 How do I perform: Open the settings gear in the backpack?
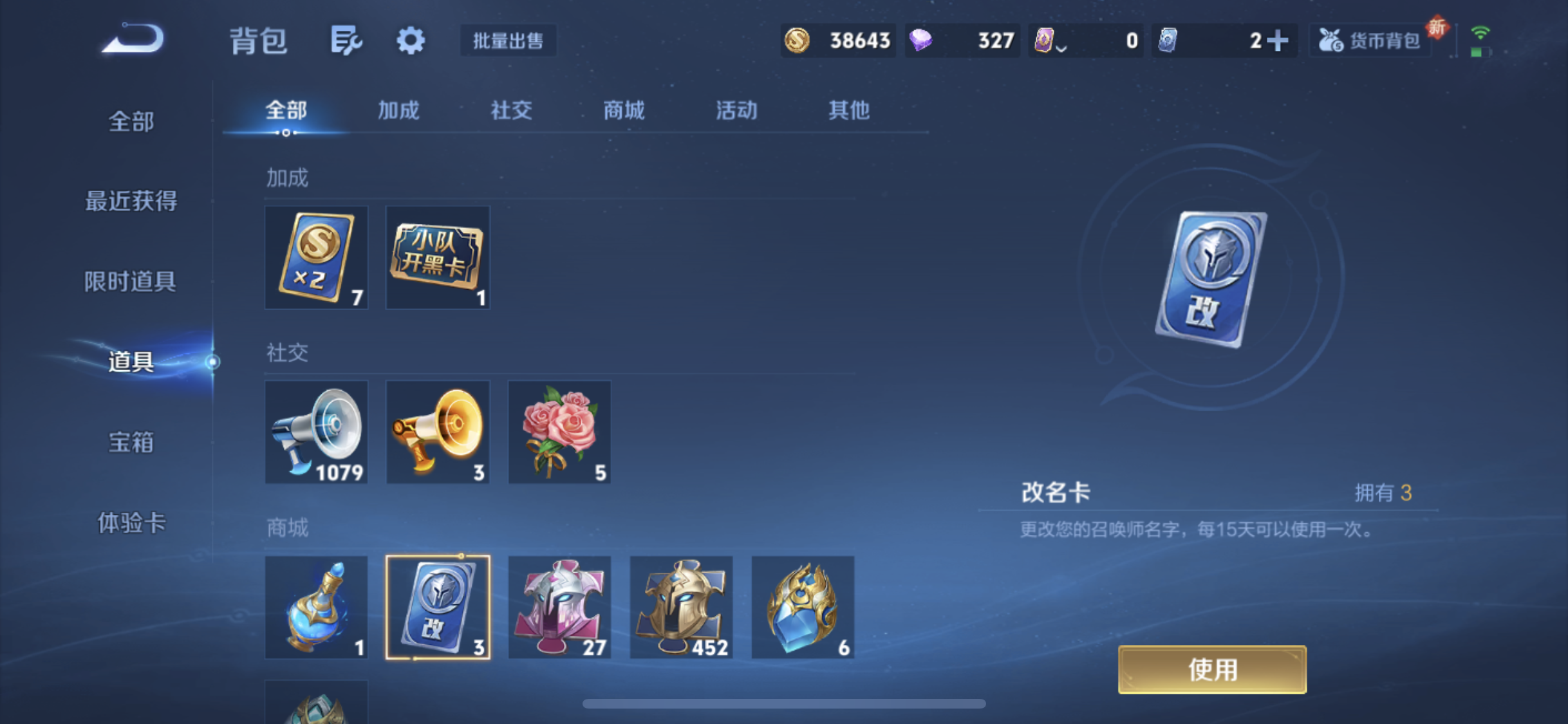(x=410, y=40)
